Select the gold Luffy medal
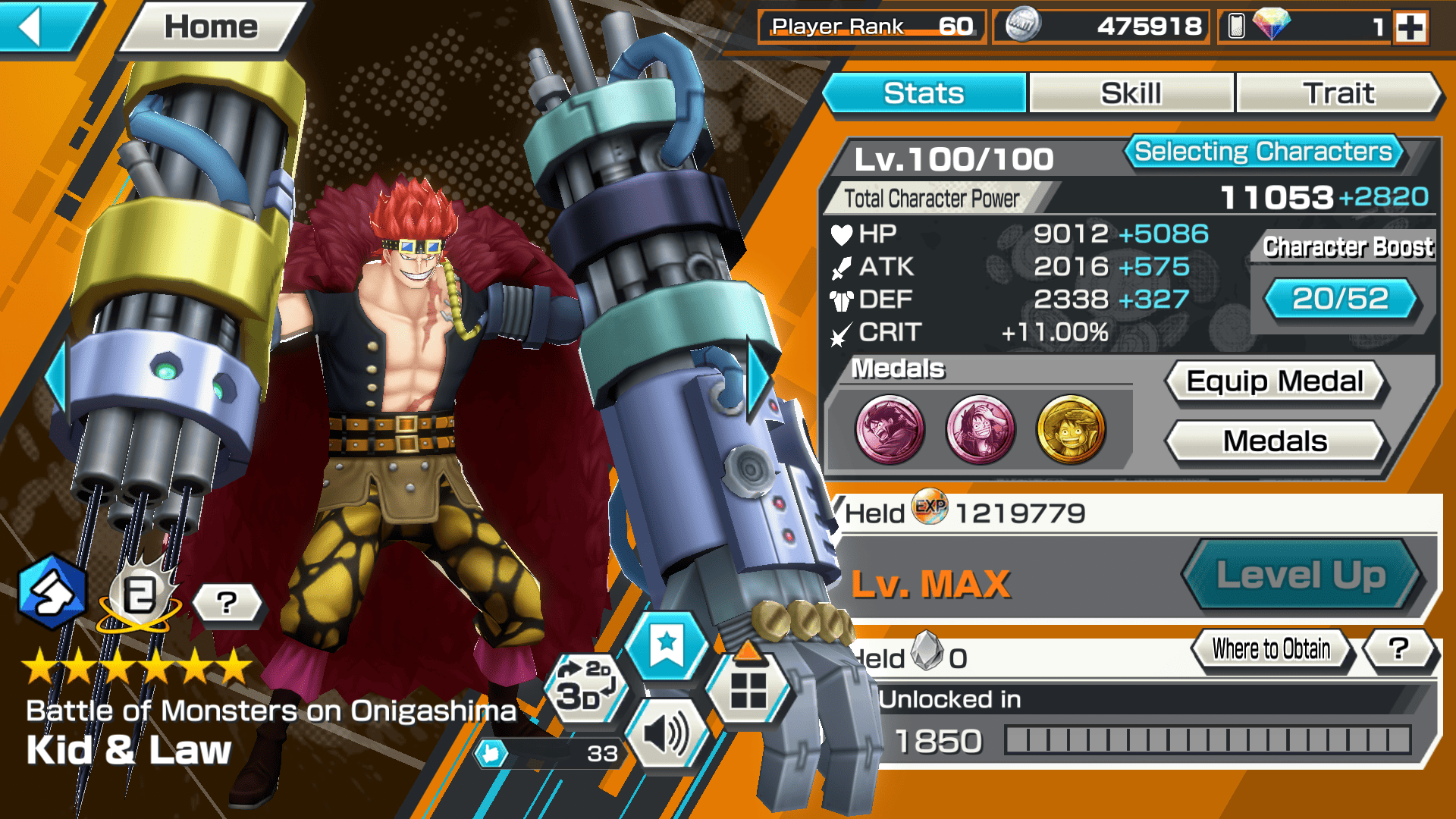1456x819 pixels. click(x=1071, y=429)
